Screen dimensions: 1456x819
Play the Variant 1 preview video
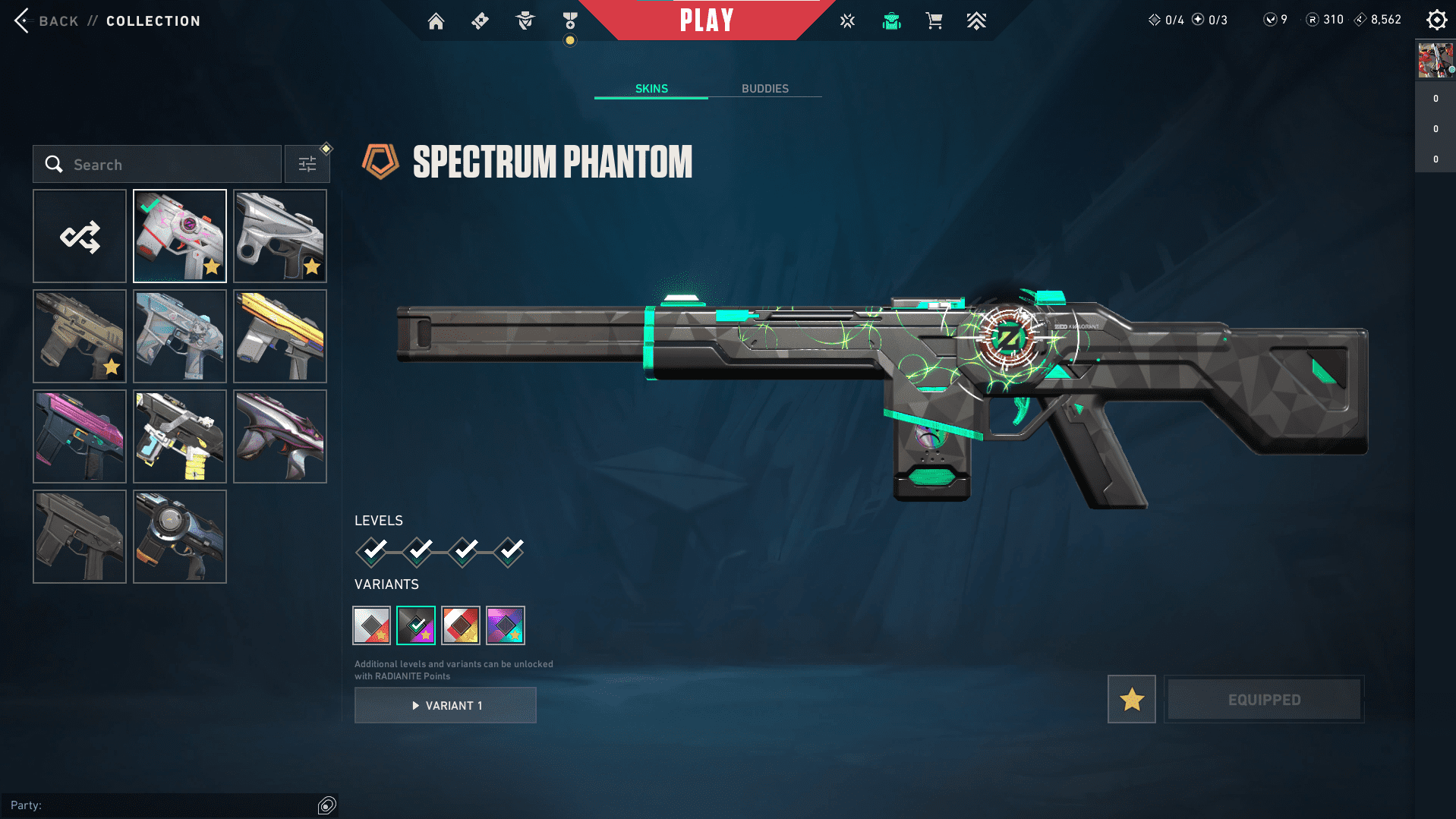pos(446,705)
